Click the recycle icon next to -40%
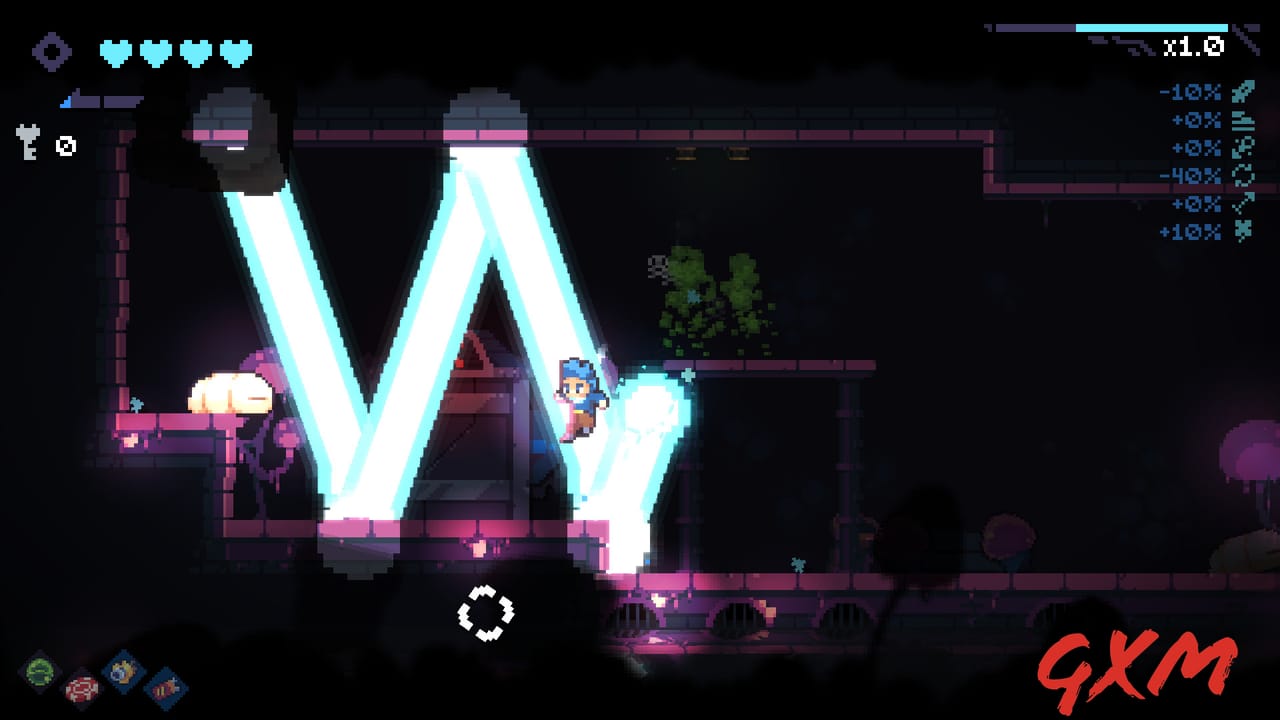This screenshot has height=720, width=1280. (x=1242, y=176)
